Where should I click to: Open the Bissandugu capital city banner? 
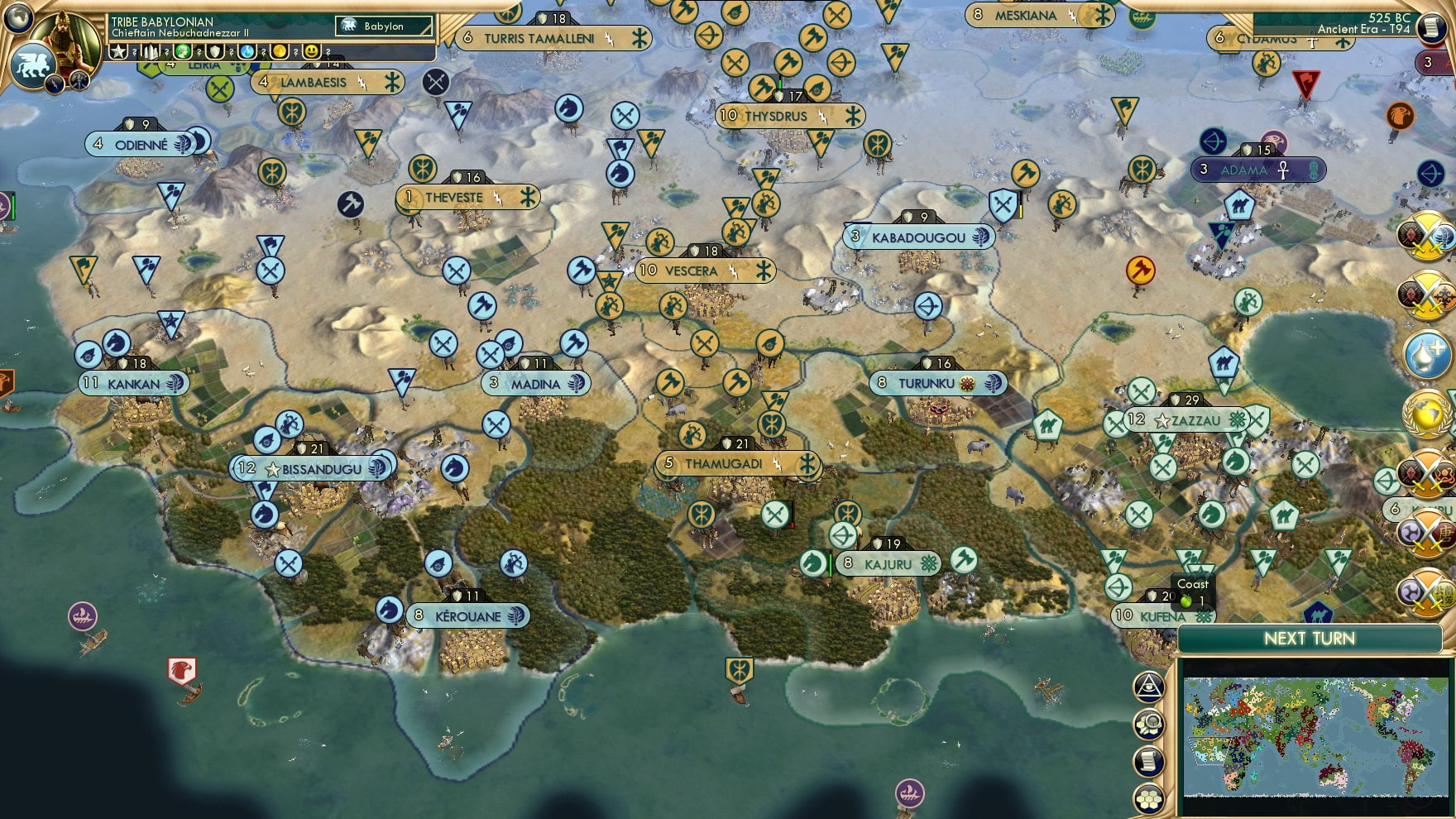pyautogui.click(x=314, y=469)
